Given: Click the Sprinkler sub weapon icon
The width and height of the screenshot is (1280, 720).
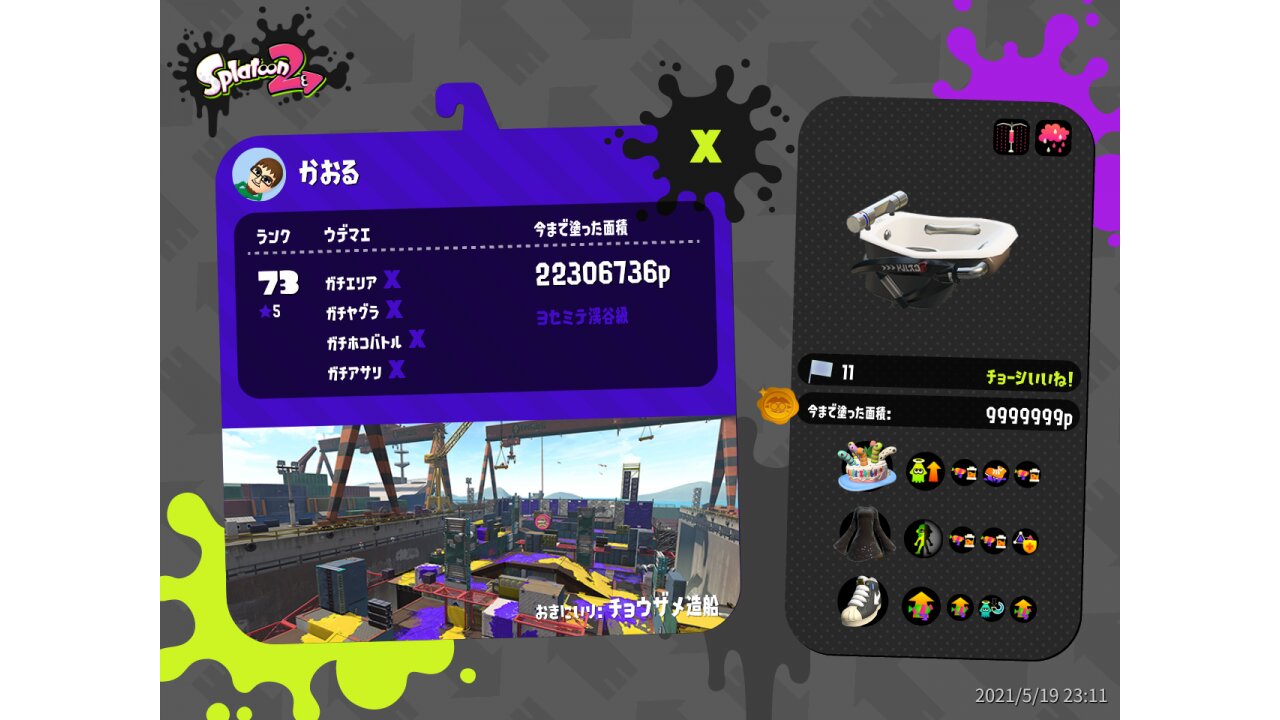Looking at the screenshot, I should pos(1011,138).
